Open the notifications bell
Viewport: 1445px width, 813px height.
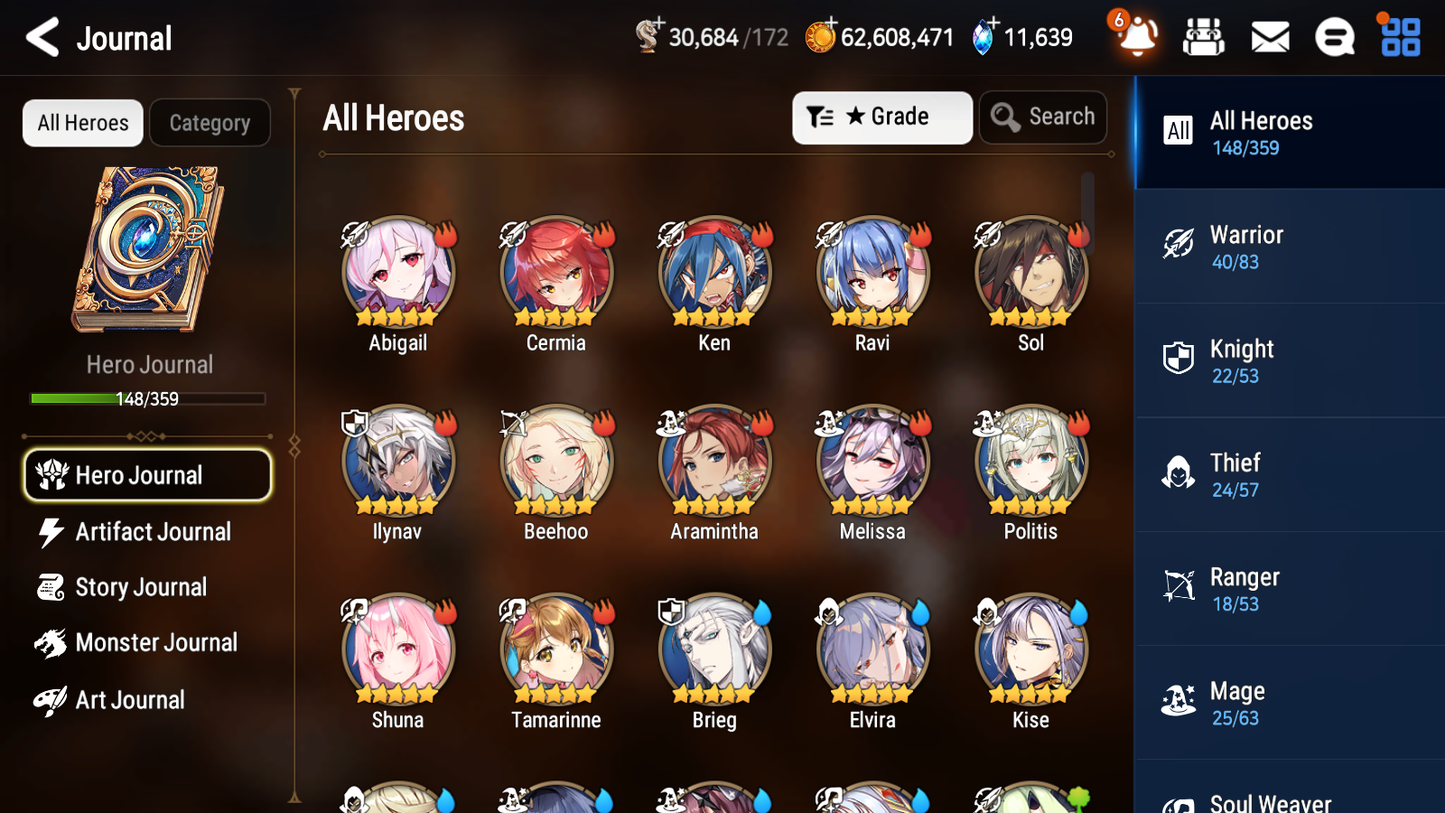(1135, 37)
